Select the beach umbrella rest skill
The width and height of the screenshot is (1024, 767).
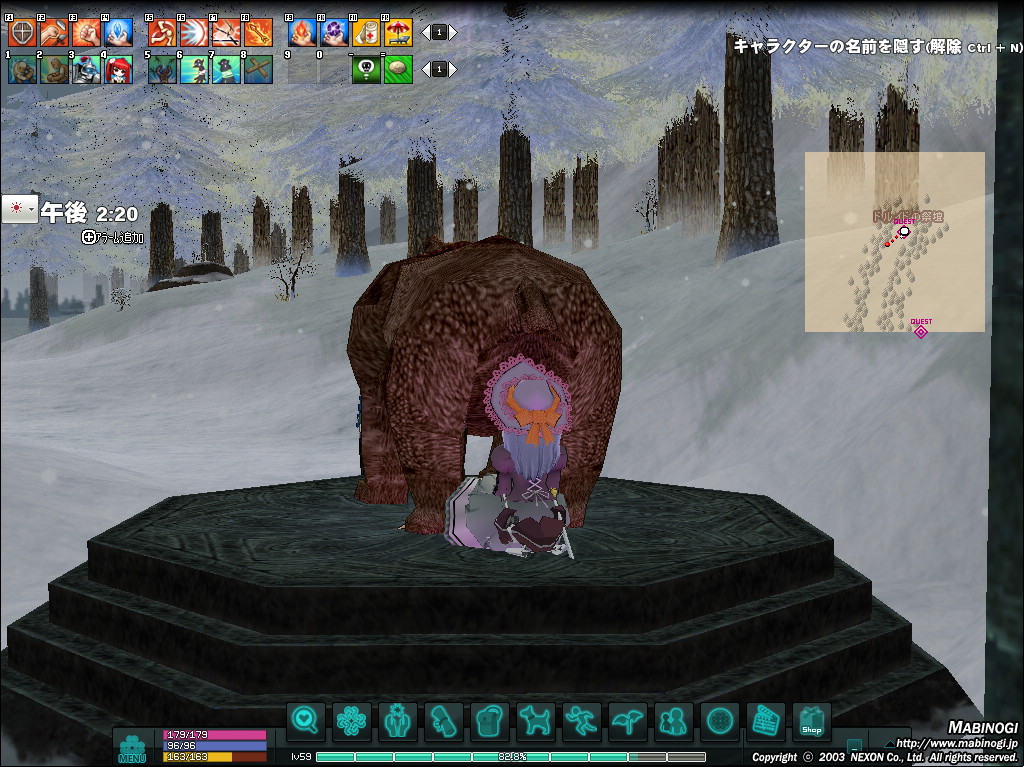coord(398,34)
